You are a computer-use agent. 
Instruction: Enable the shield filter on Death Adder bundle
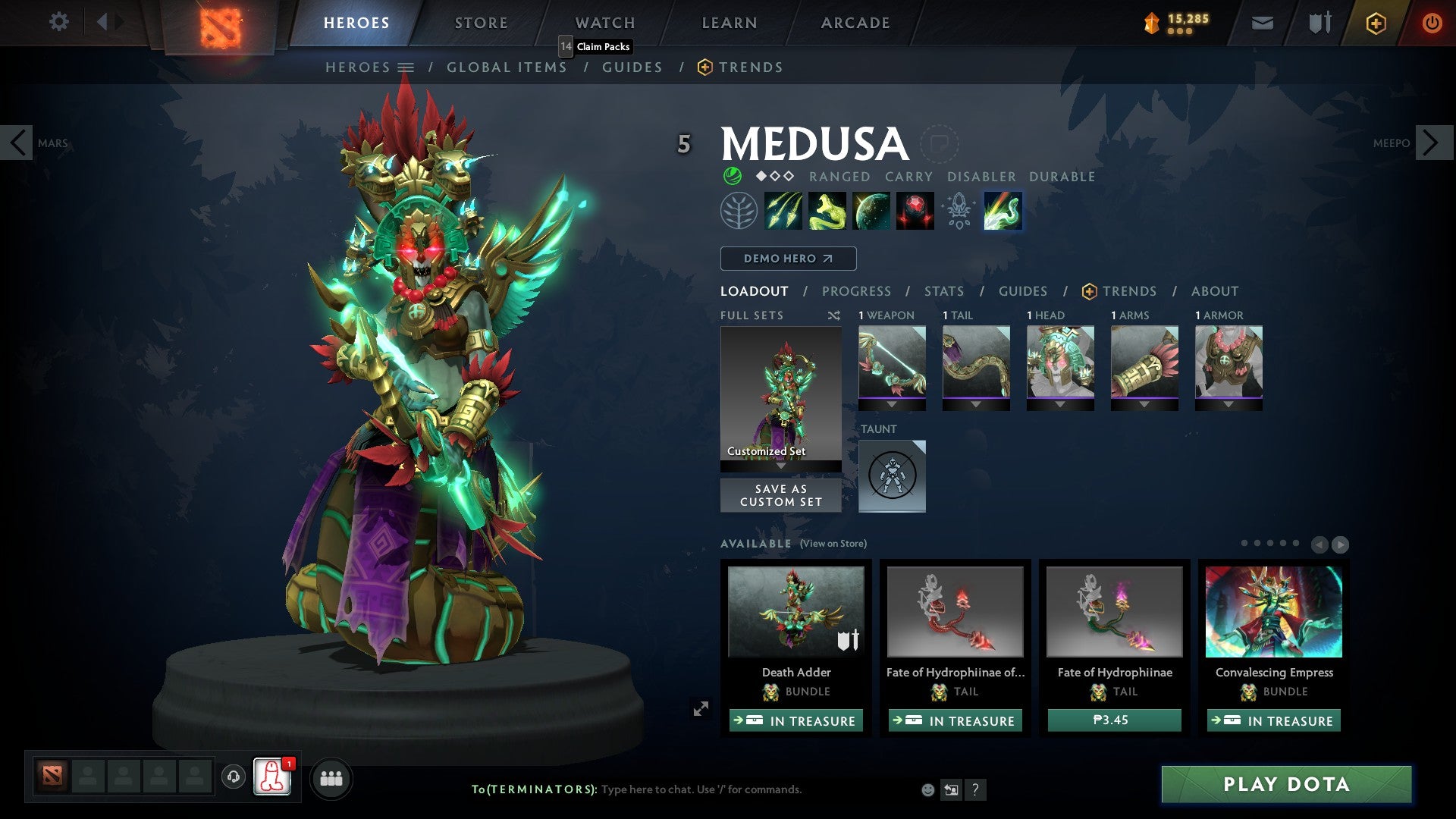point(849,639)
